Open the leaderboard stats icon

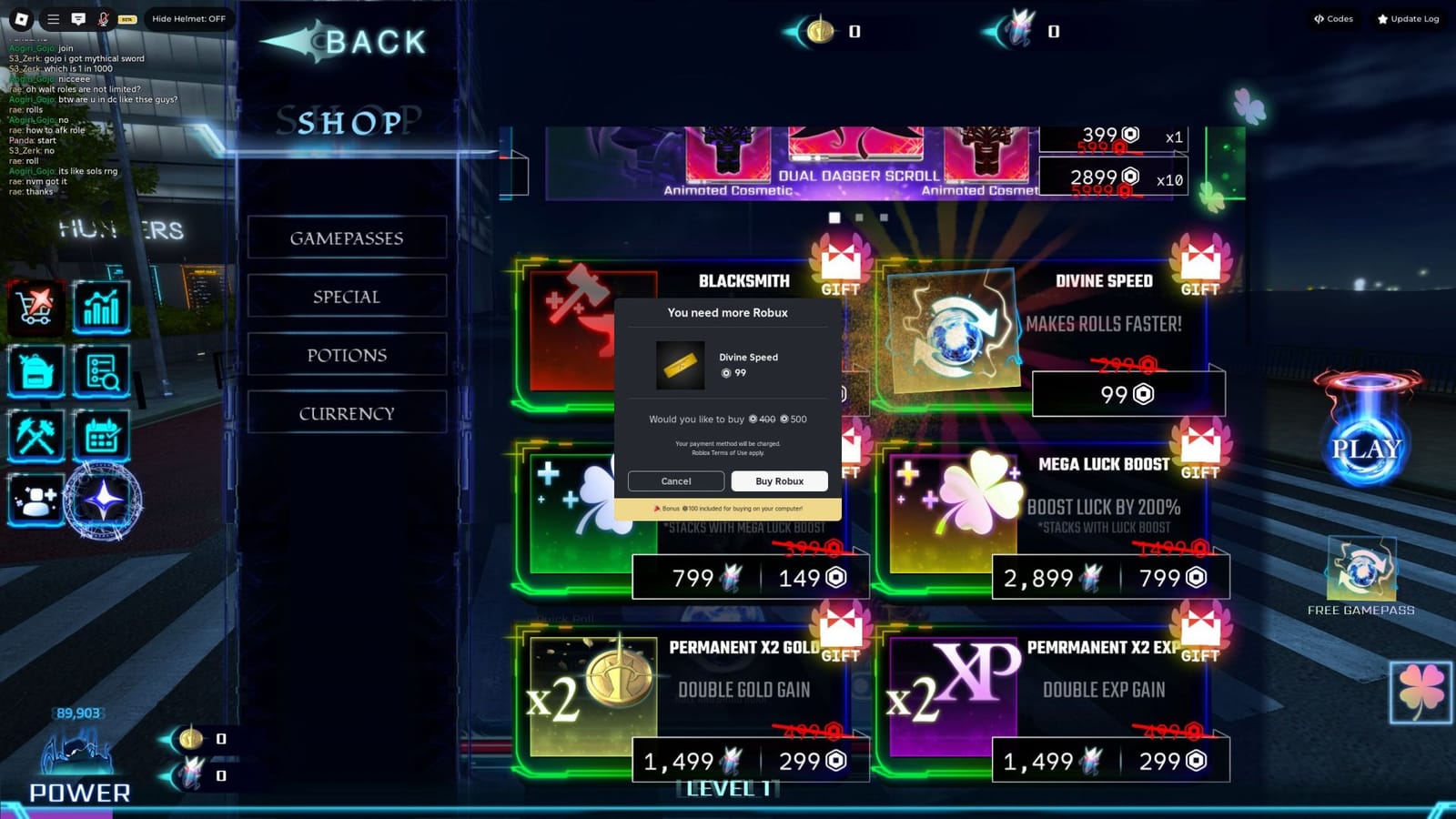(102, 308)
